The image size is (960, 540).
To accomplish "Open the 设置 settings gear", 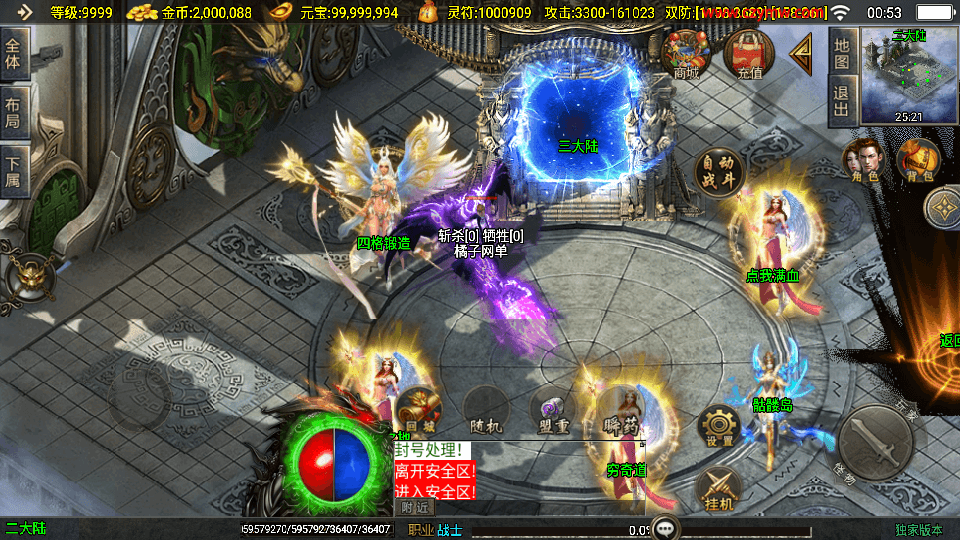I will point(719,425).
